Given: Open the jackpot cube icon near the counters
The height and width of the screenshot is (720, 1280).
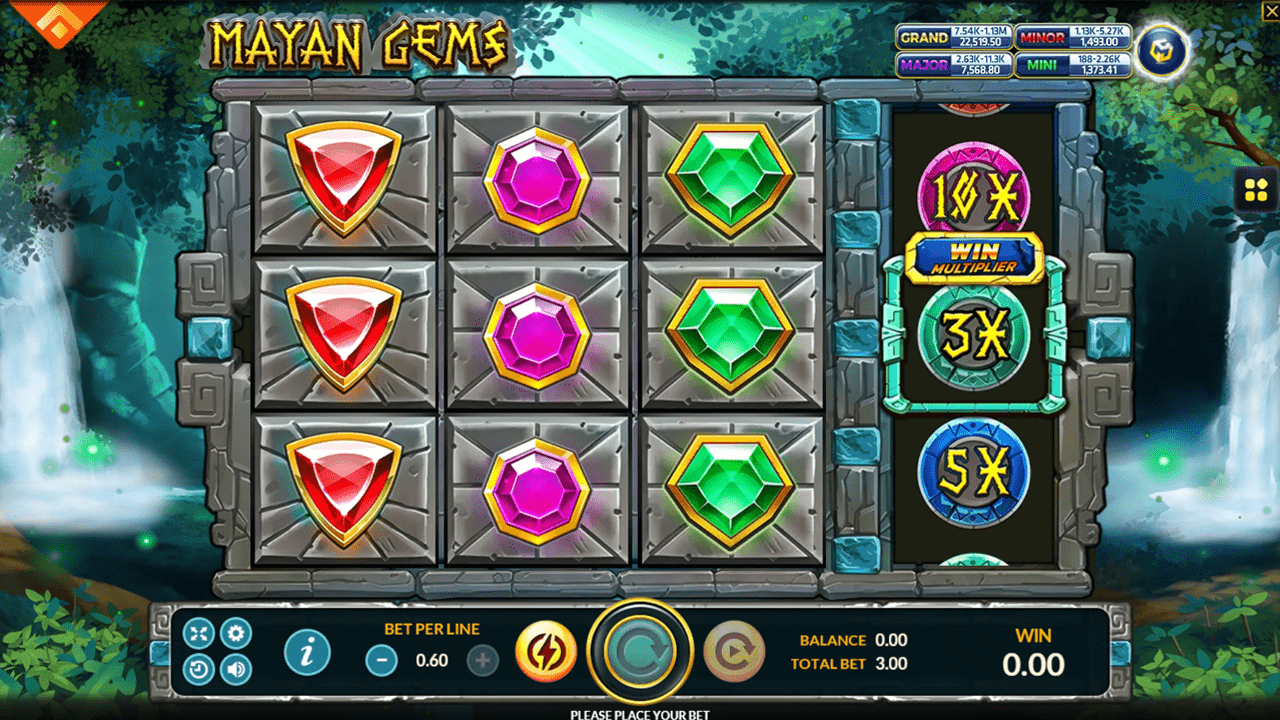Looking at the screenshot, I should pyautogui.click(x=1163, y=50).
